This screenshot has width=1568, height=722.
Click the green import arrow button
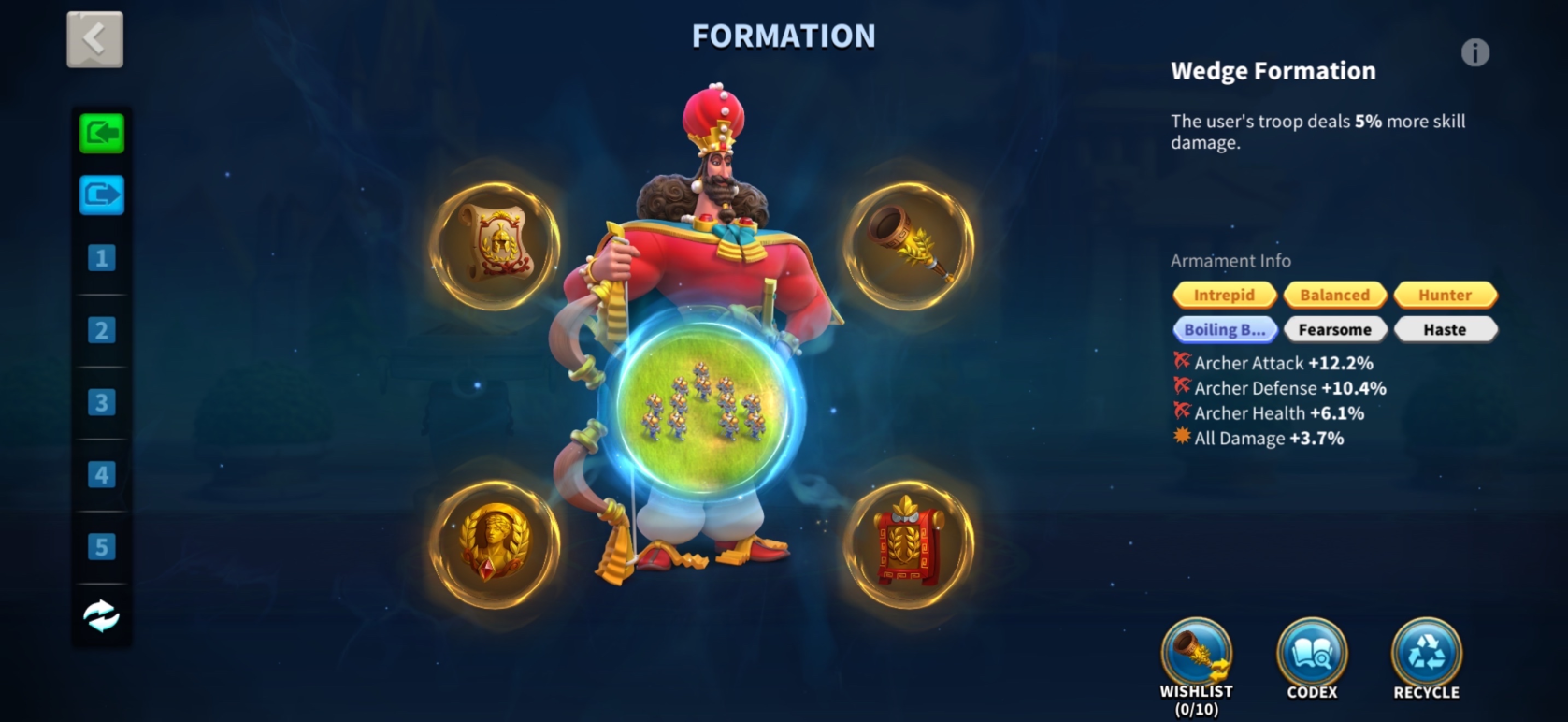102,133
